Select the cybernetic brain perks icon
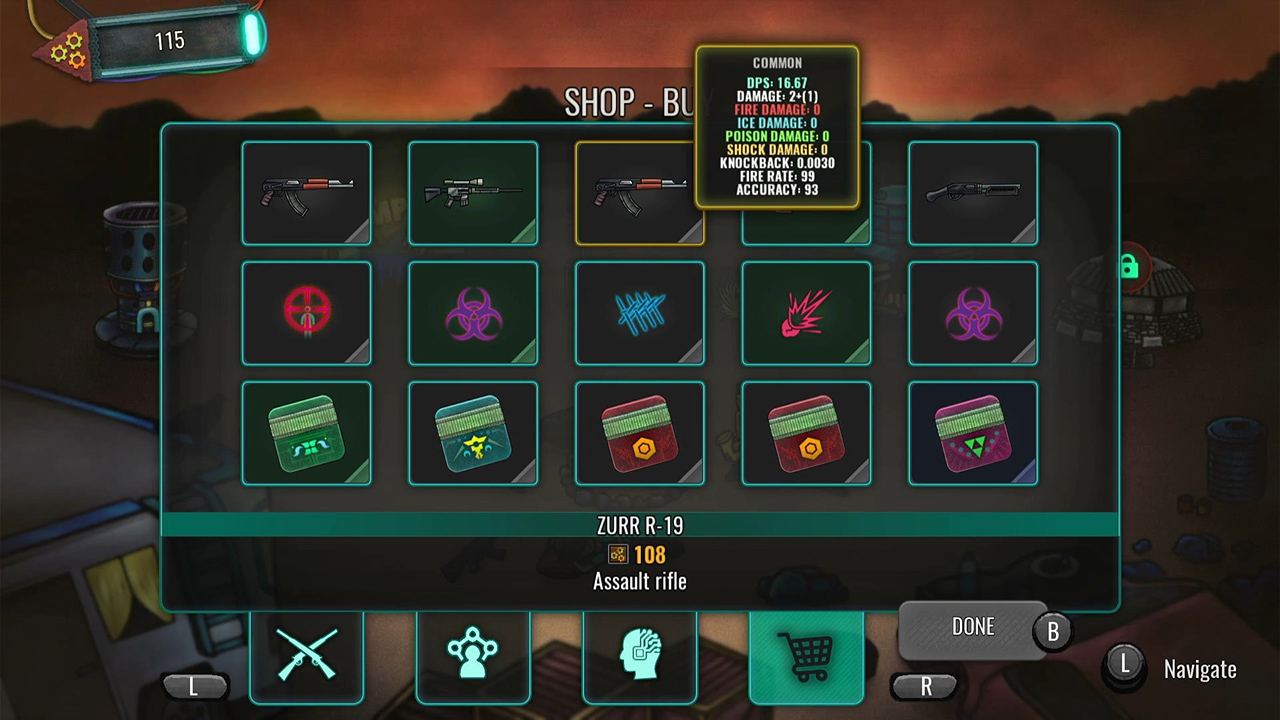 (x=640, y=655)
